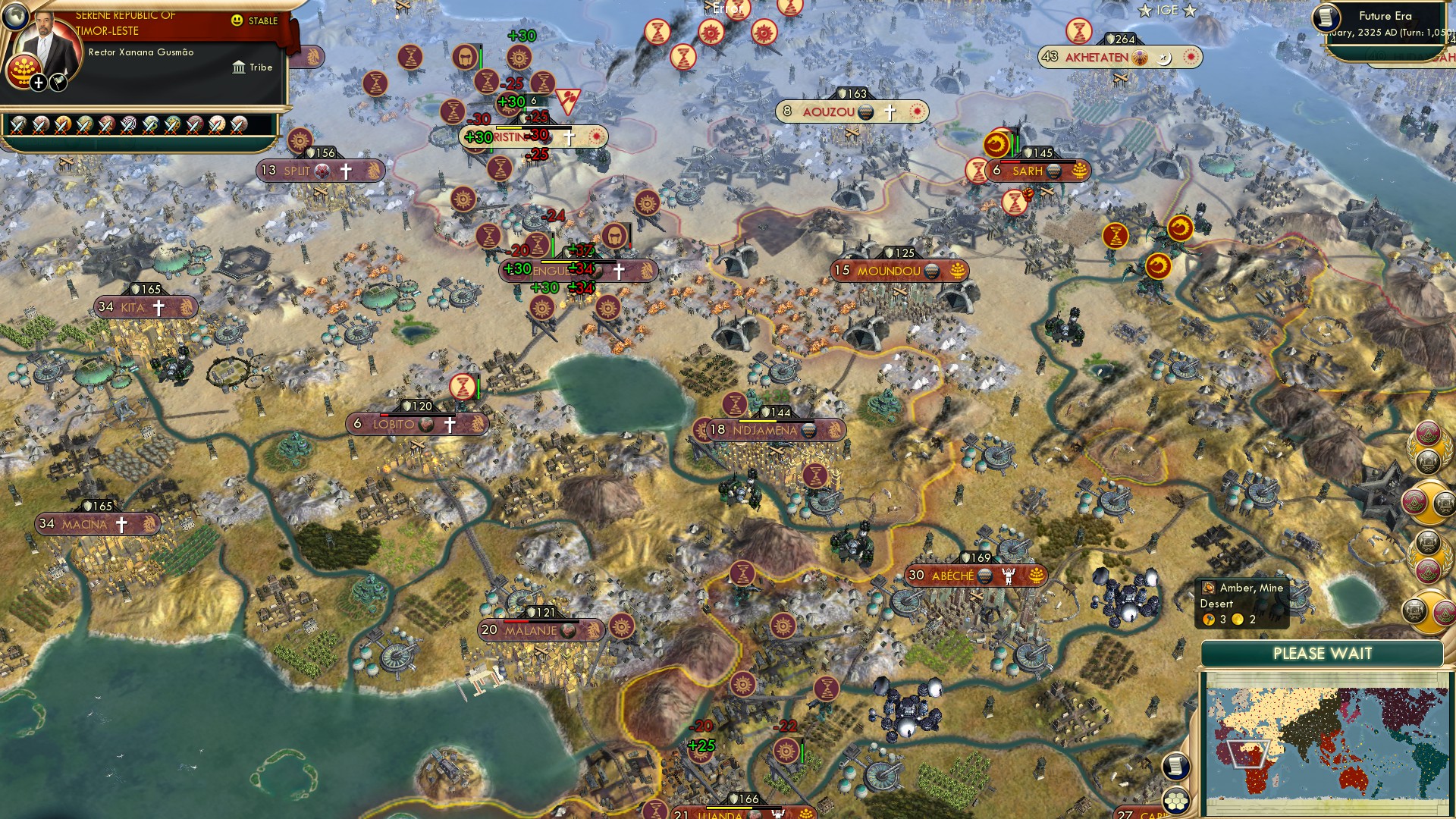Image resolution: width=1456 pixels, height=819 pixels.
Task: Select the city of N'Djamena
Action: coord(767,430)
